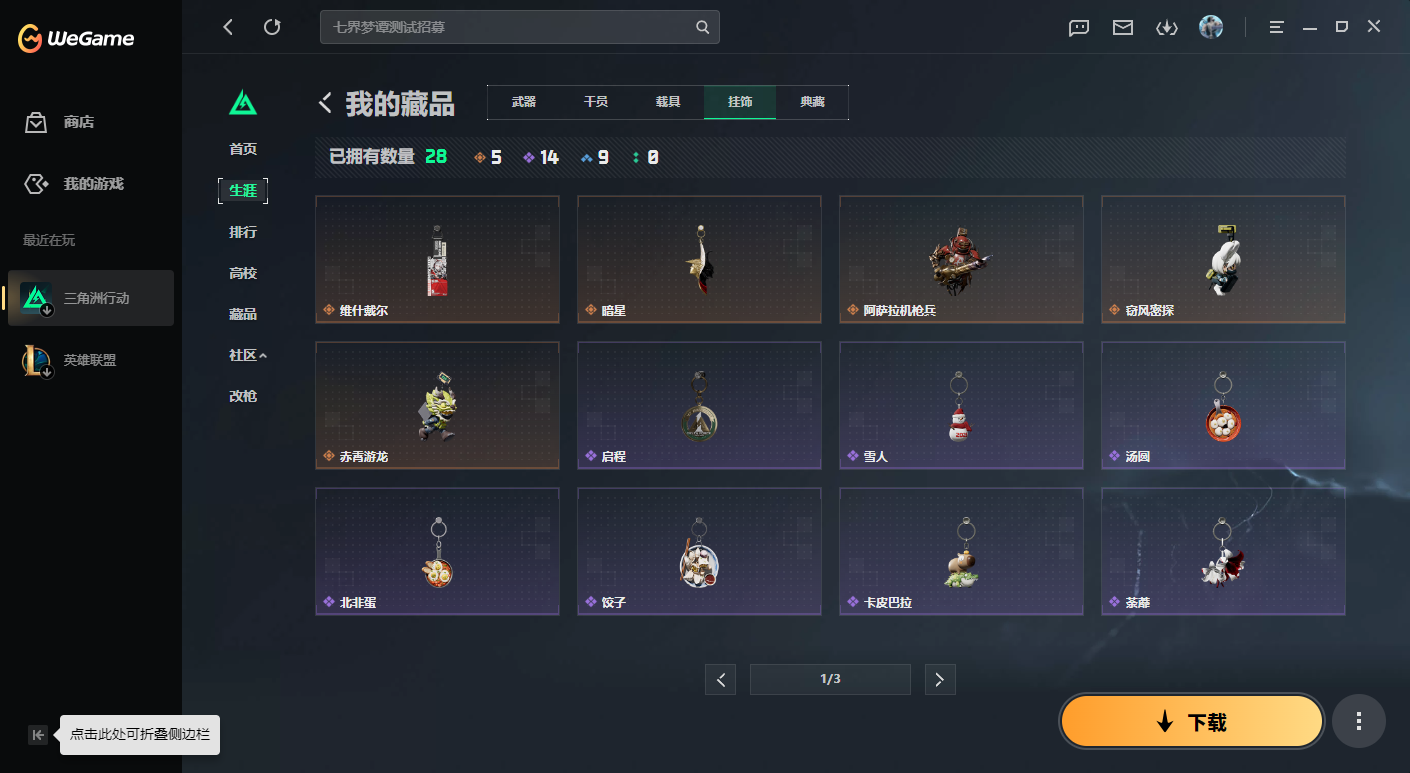Viewport: 1410px width, 773px height.
Task: Click the search magnifier in search bar
Action: [x=701, y=27]
